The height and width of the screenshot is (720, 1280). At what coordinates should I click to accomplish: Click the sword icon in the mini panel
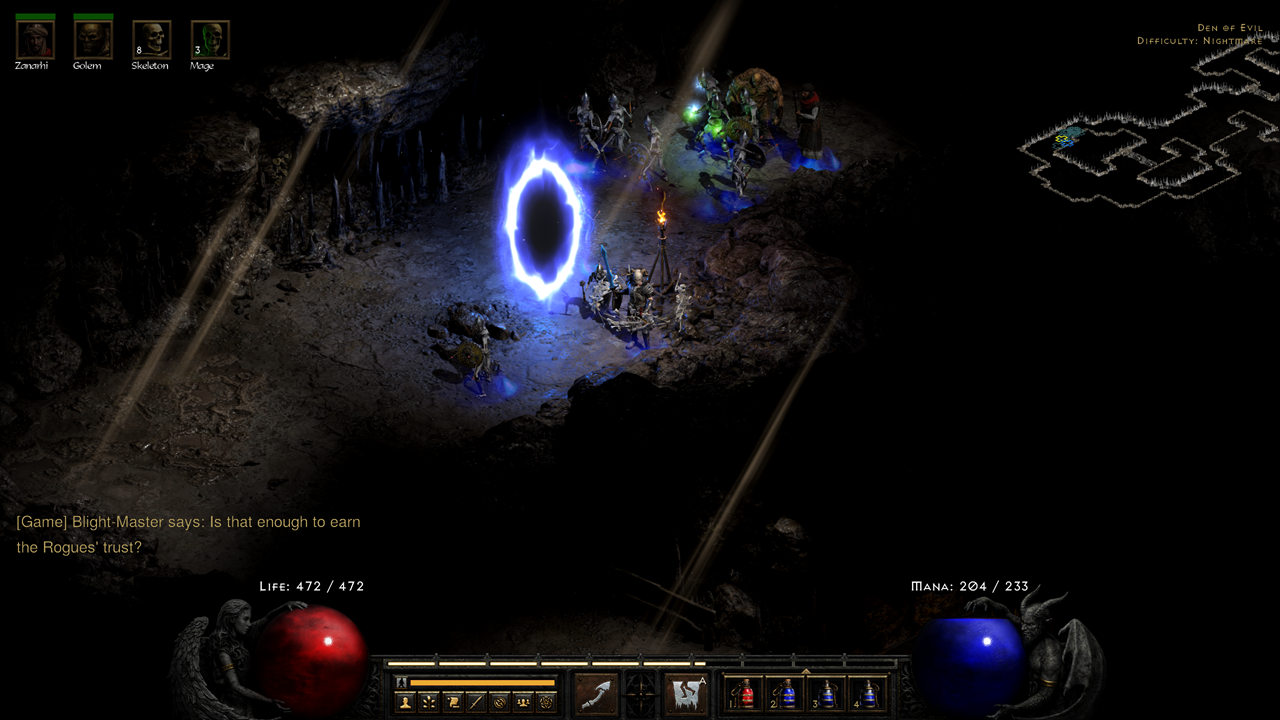tap(476, 702)
